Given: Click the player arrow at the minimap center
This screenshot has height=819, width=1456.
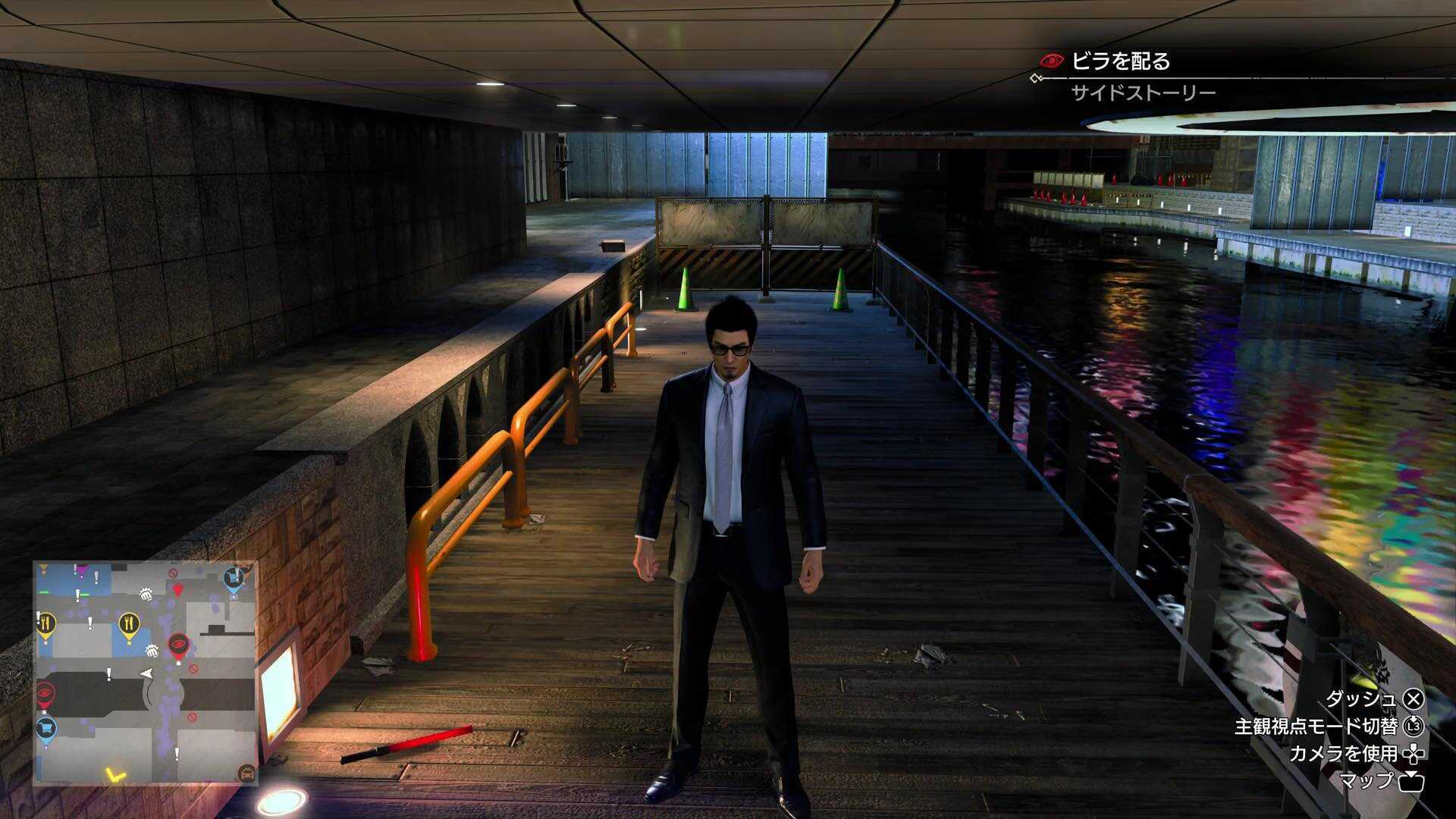Looking at the screenshot, I should [x=146, y=673].
